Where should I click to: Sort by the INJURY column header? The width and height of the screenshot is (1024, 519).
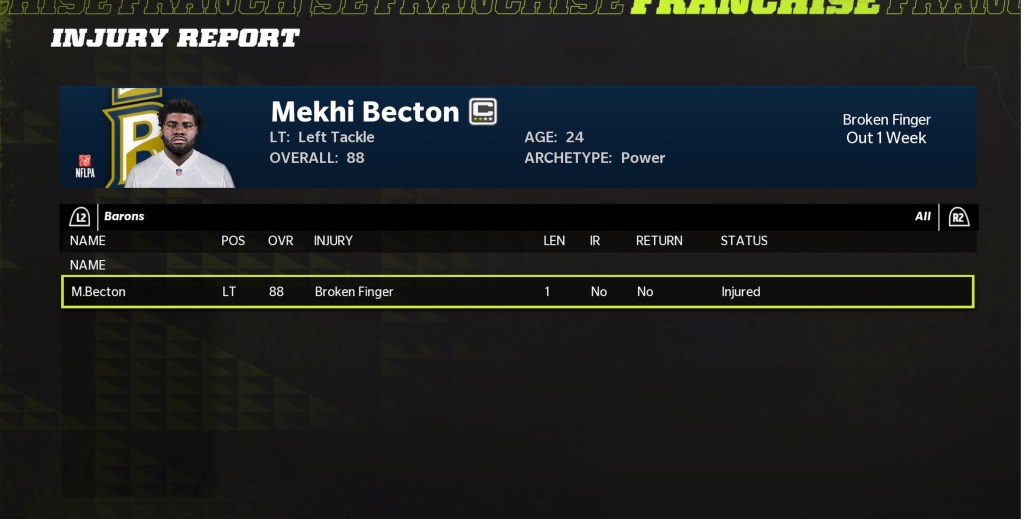[x=333, y=241]
